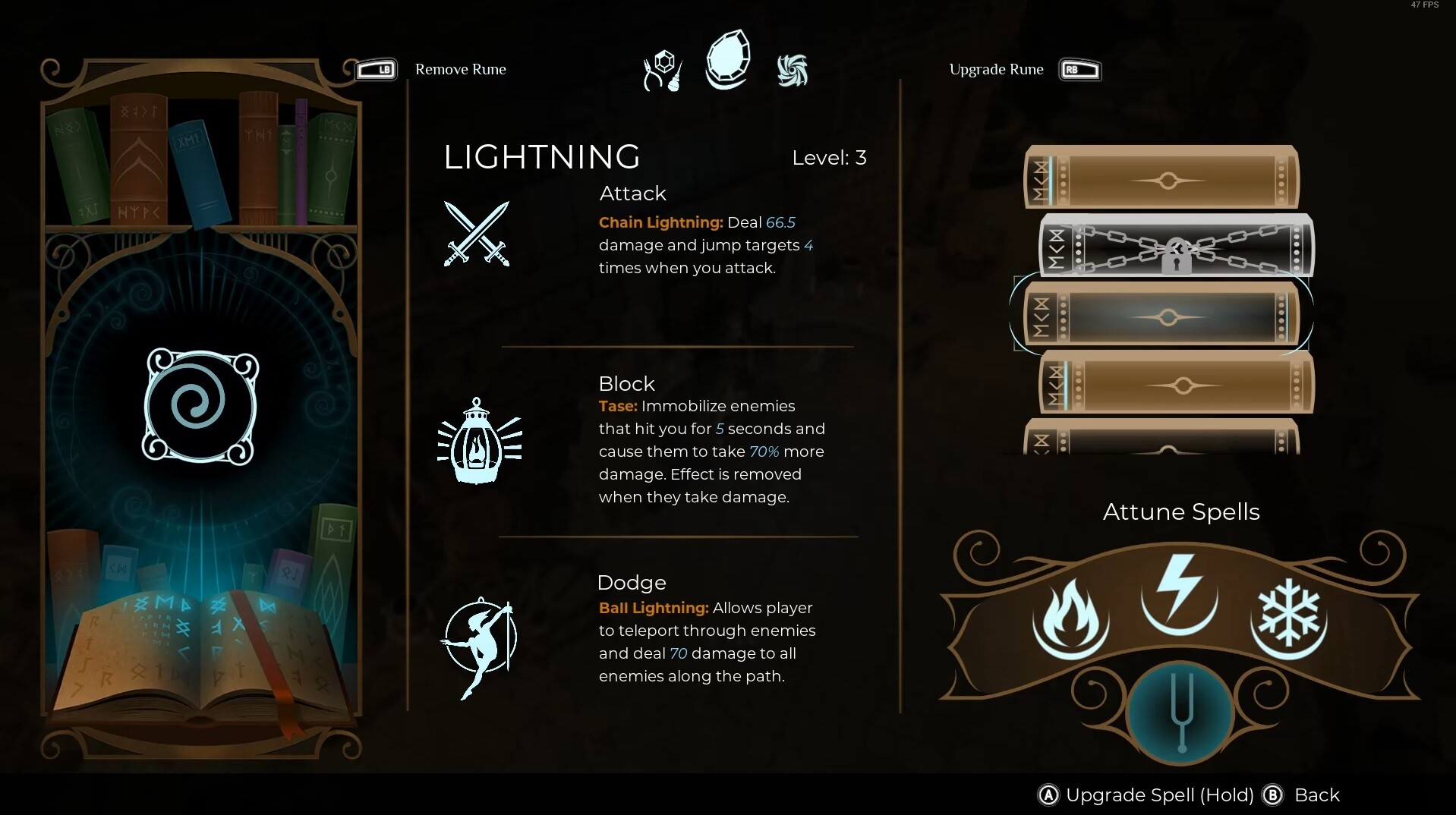Select the large gem rune tab
The height and width of the screenshot is (815, 1456).
pyautogui.click(x=728, y=61)
